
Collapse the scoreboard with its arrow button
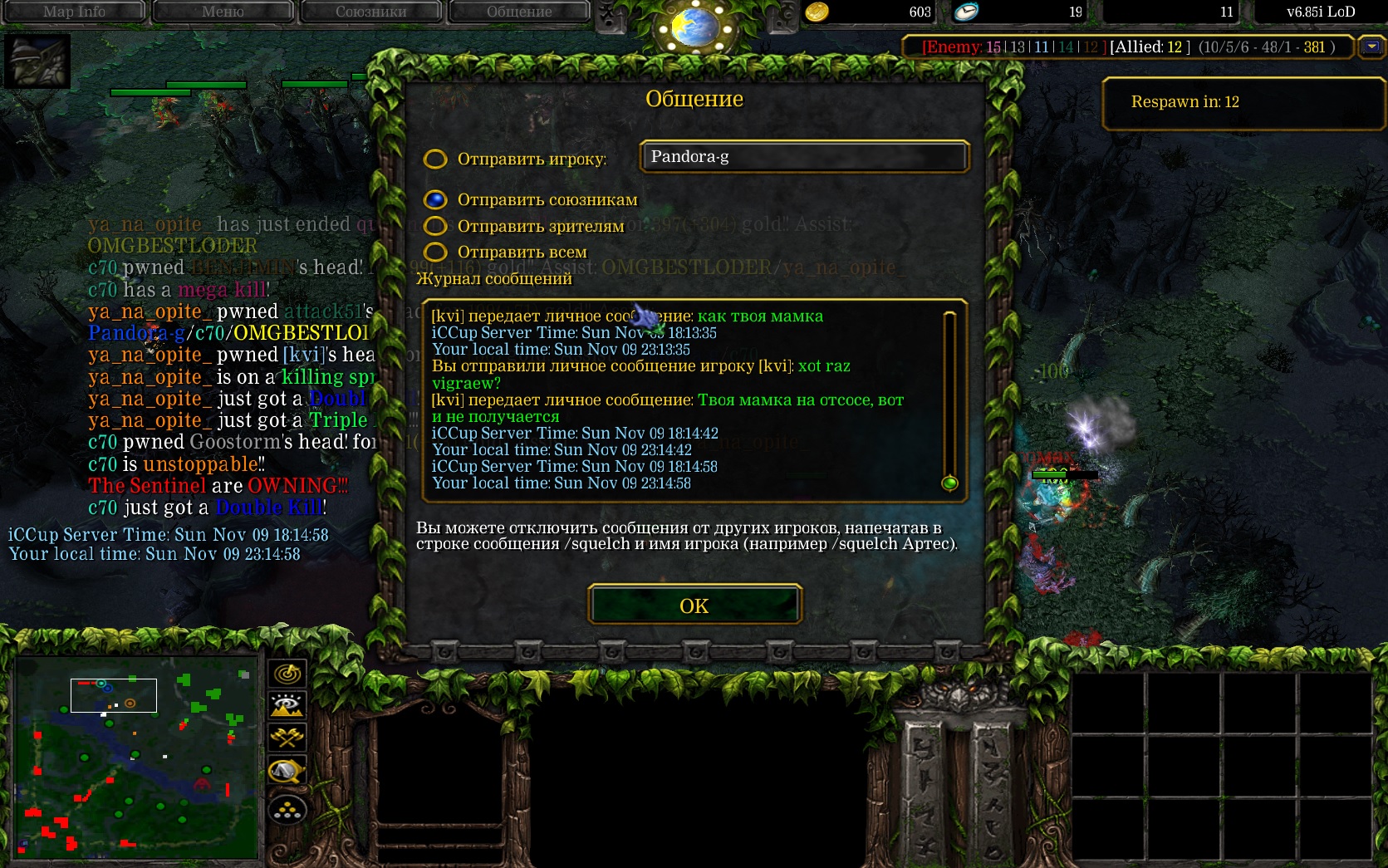[x=1371, y=47]
